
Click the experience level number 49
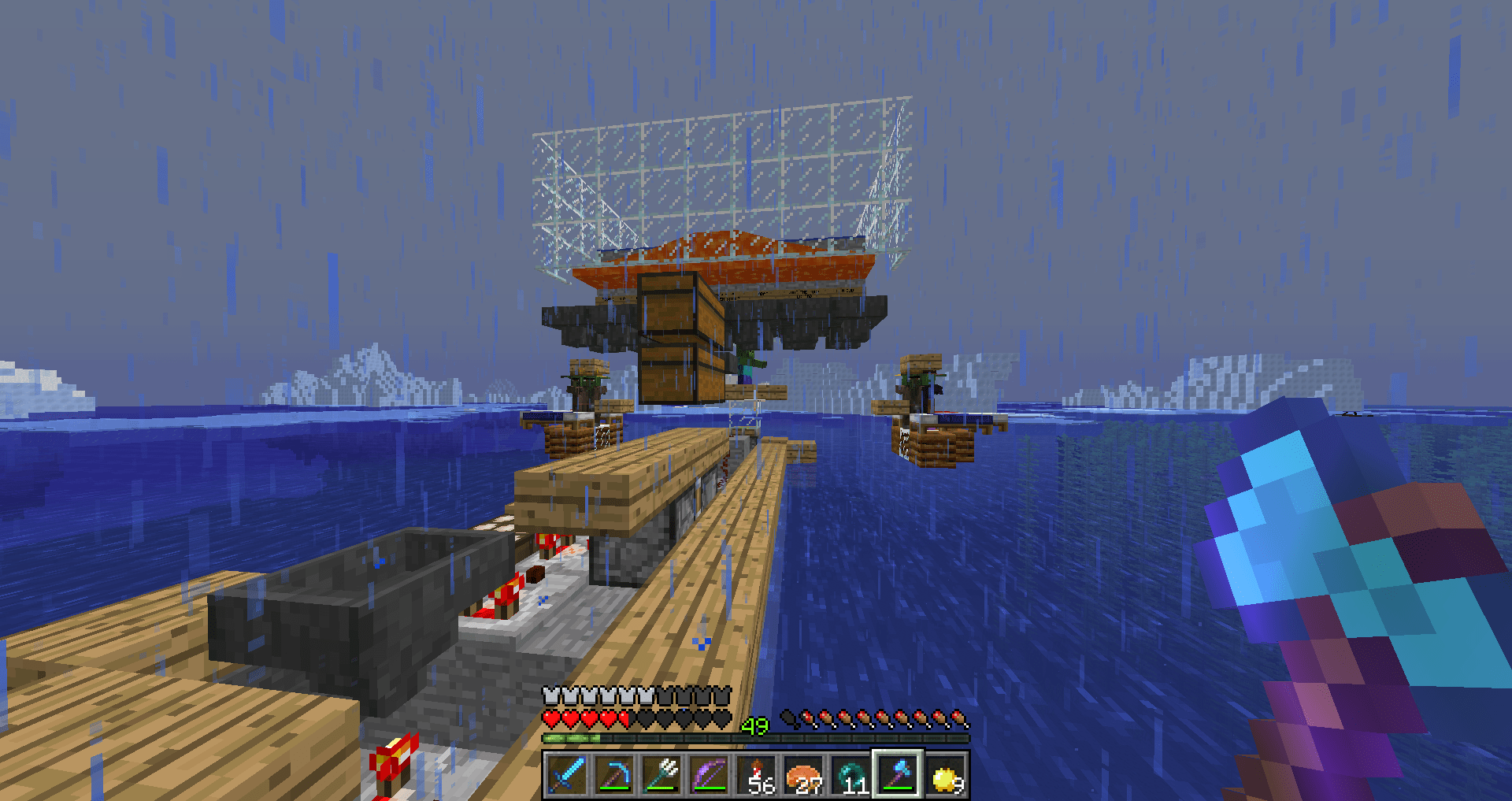[x=754, y=725]
